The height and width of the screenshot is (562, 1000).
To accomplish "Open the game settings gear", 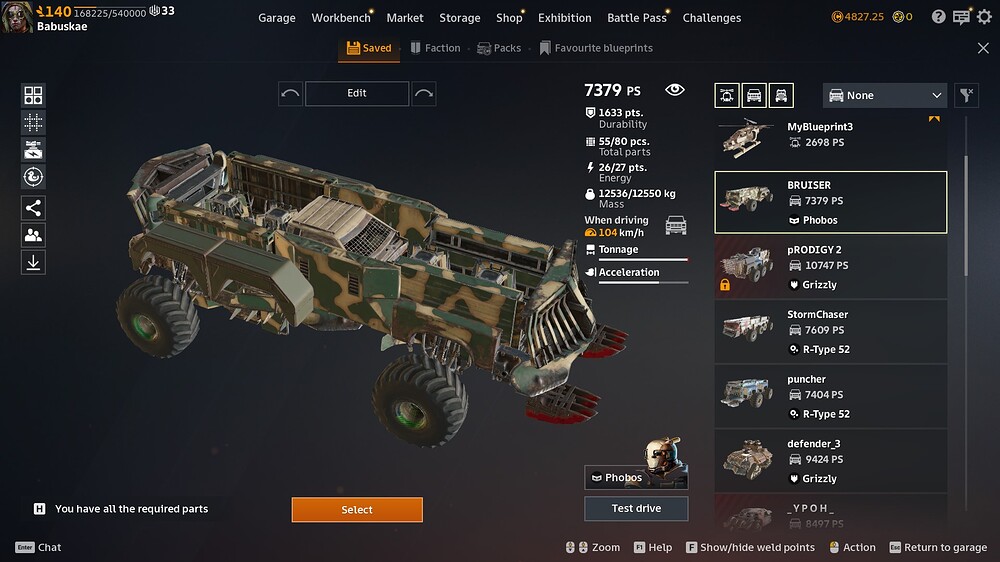I will [x=985, y=17].
